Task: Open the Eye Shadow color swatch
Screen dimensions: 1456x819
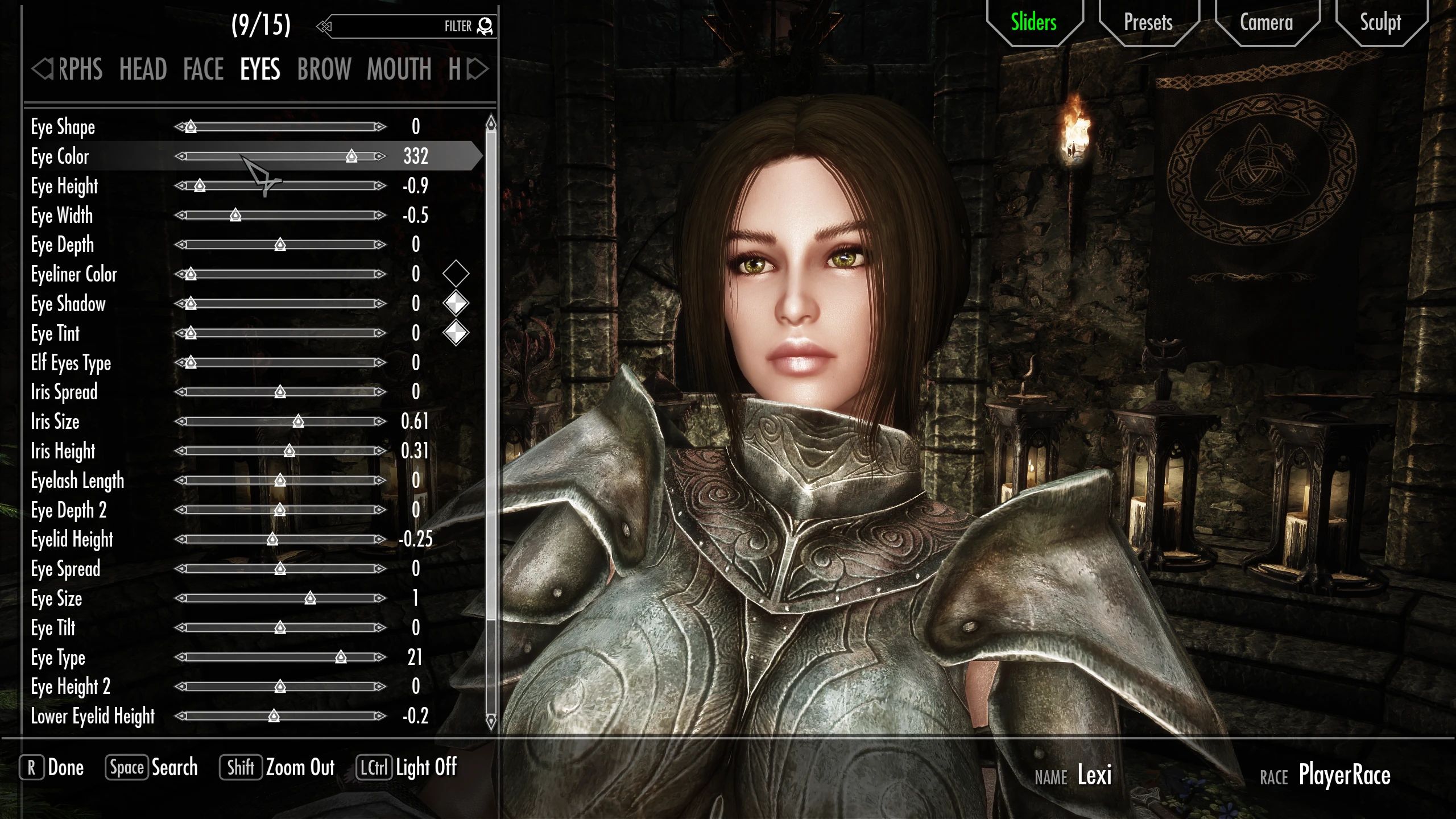Action: [x=456, y=304]
